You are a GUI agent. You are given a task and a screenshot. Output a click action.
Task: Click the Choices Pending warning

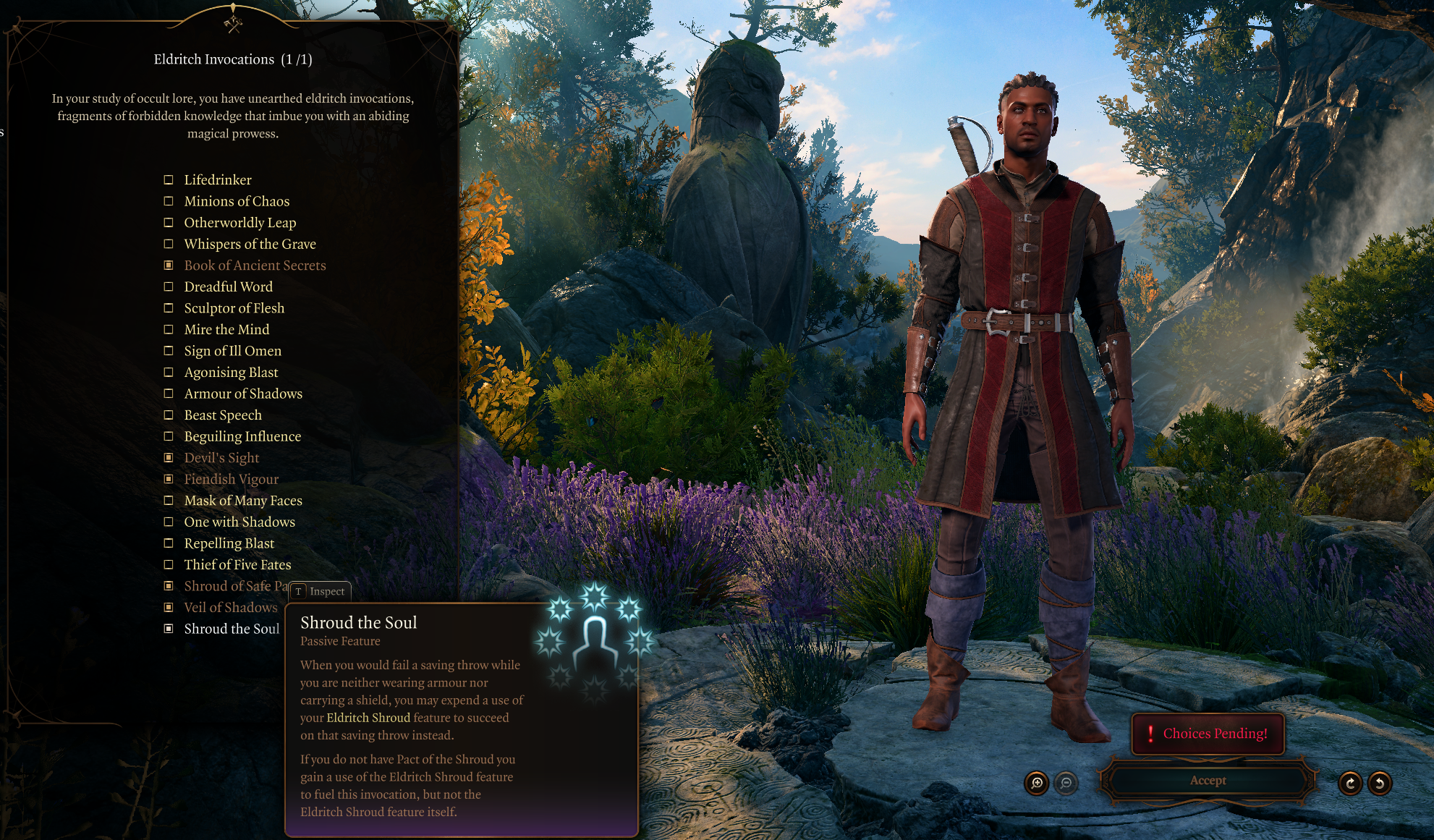1208,734
